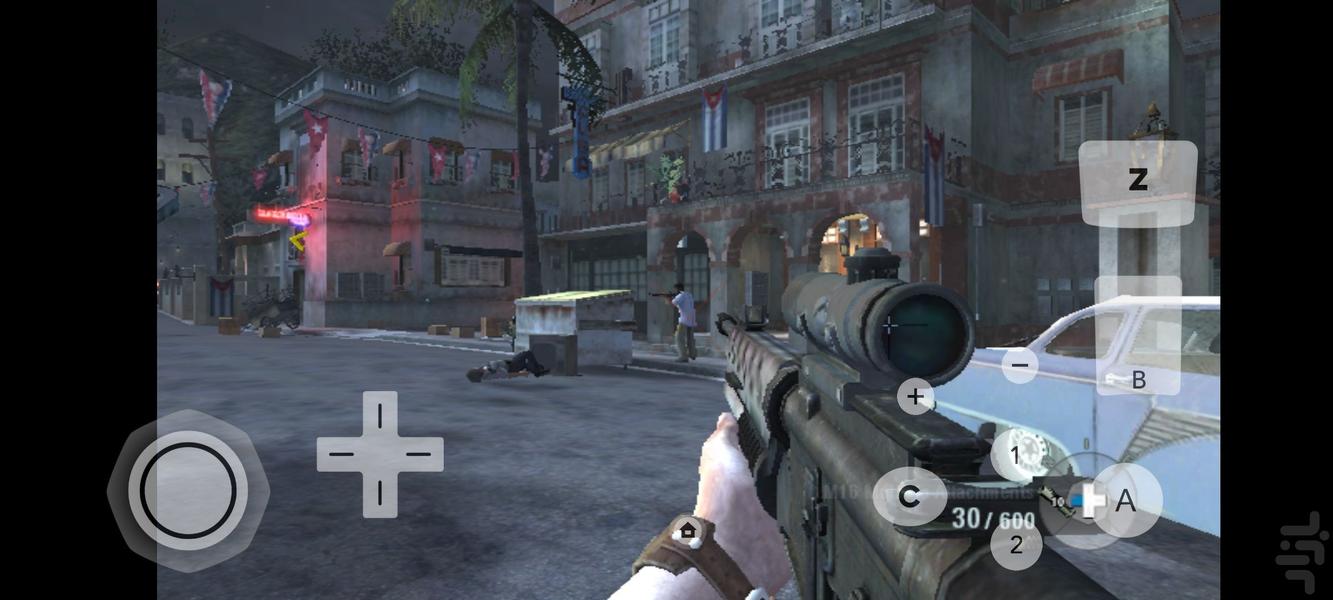Tap the round 1 button
This screenshot has width=1333, height=600.
(x=1015, y=456)
